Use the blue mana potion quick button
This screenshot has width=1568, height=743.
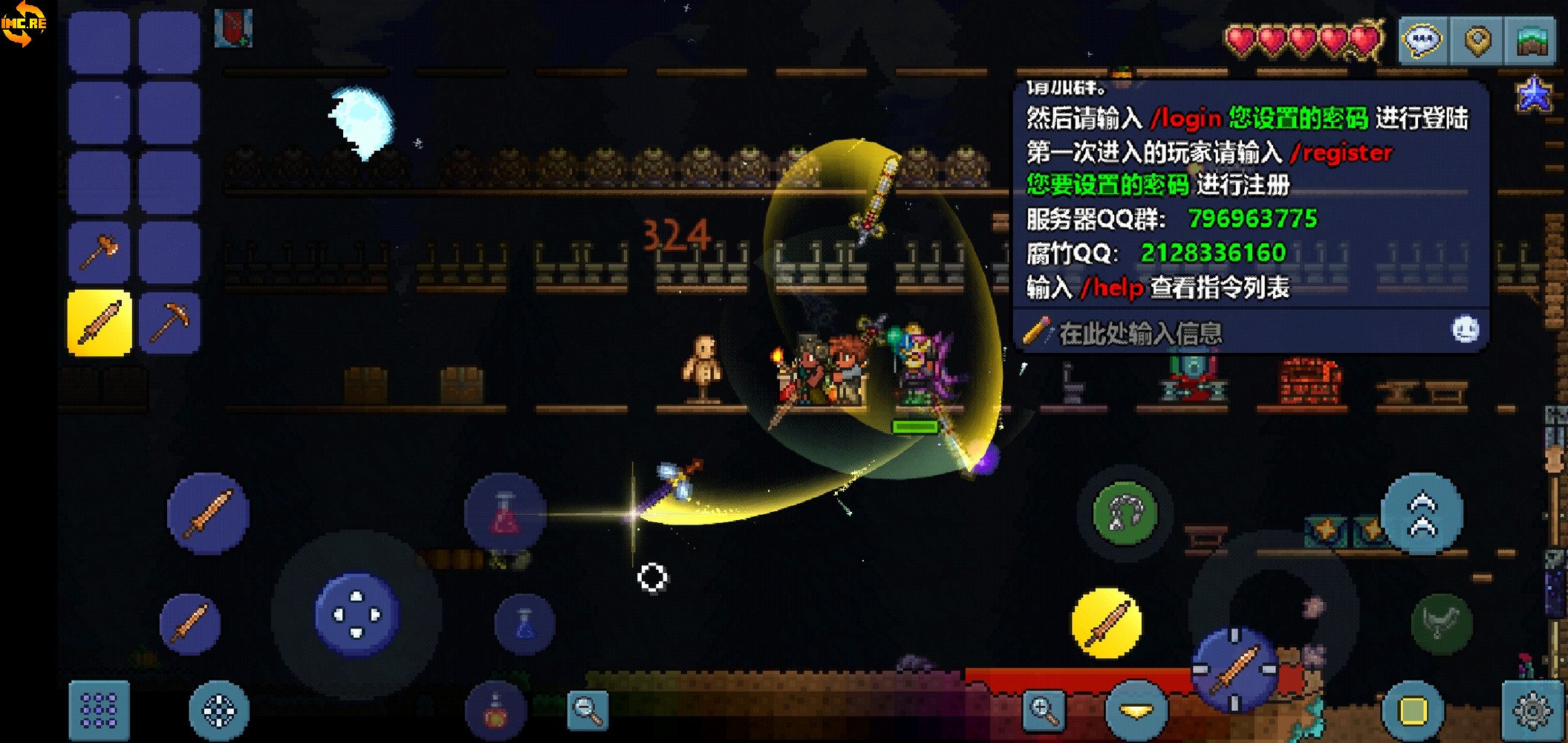point(525,623)
